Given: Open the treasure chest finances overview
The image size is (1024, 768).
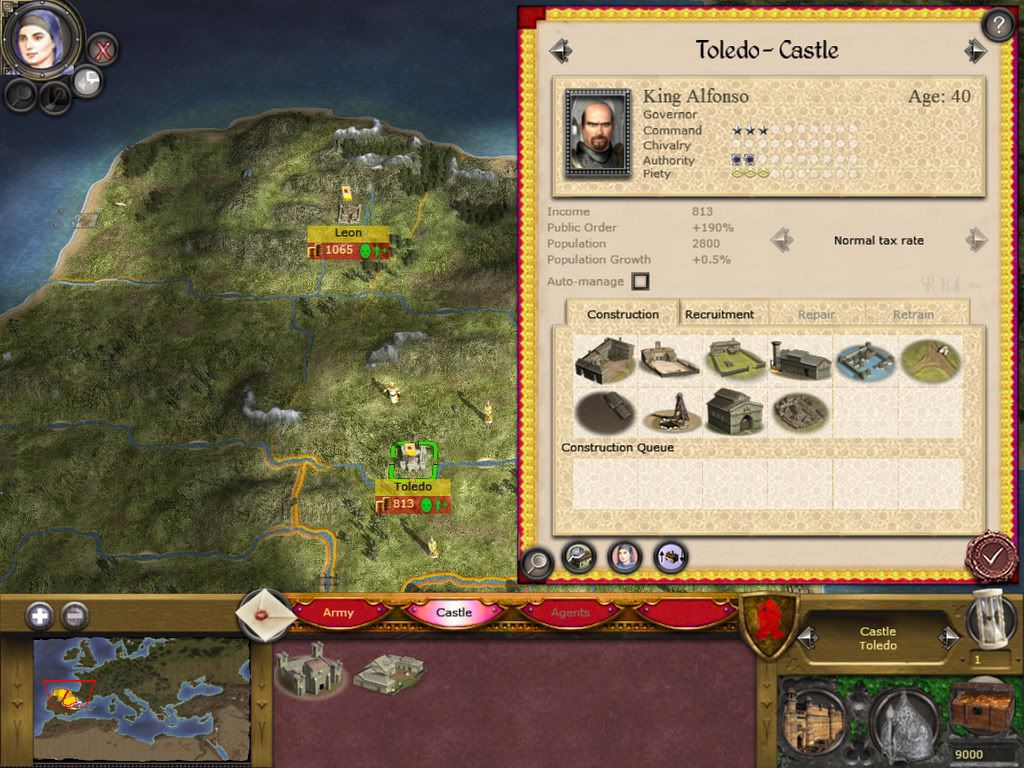Looking at the screenshot, I should (981, 710).
